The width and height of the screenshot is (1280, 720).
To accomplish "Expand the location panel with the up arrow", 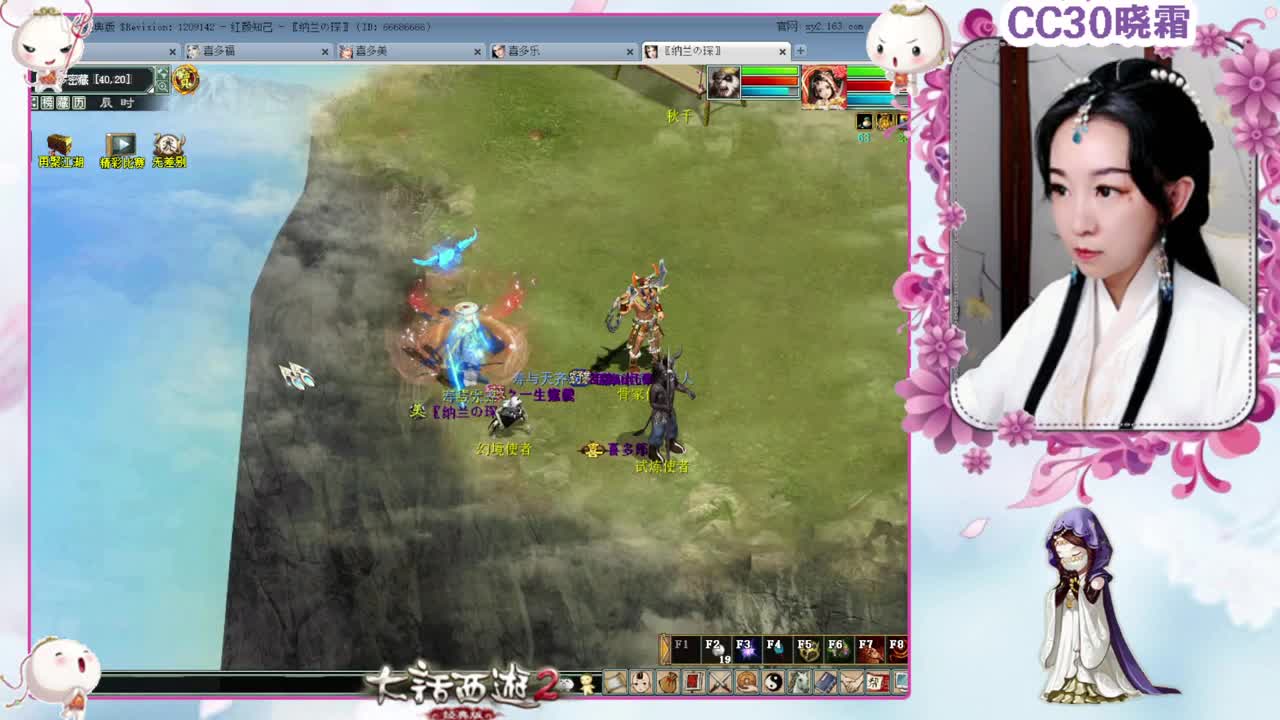I will tap(162, 73).
